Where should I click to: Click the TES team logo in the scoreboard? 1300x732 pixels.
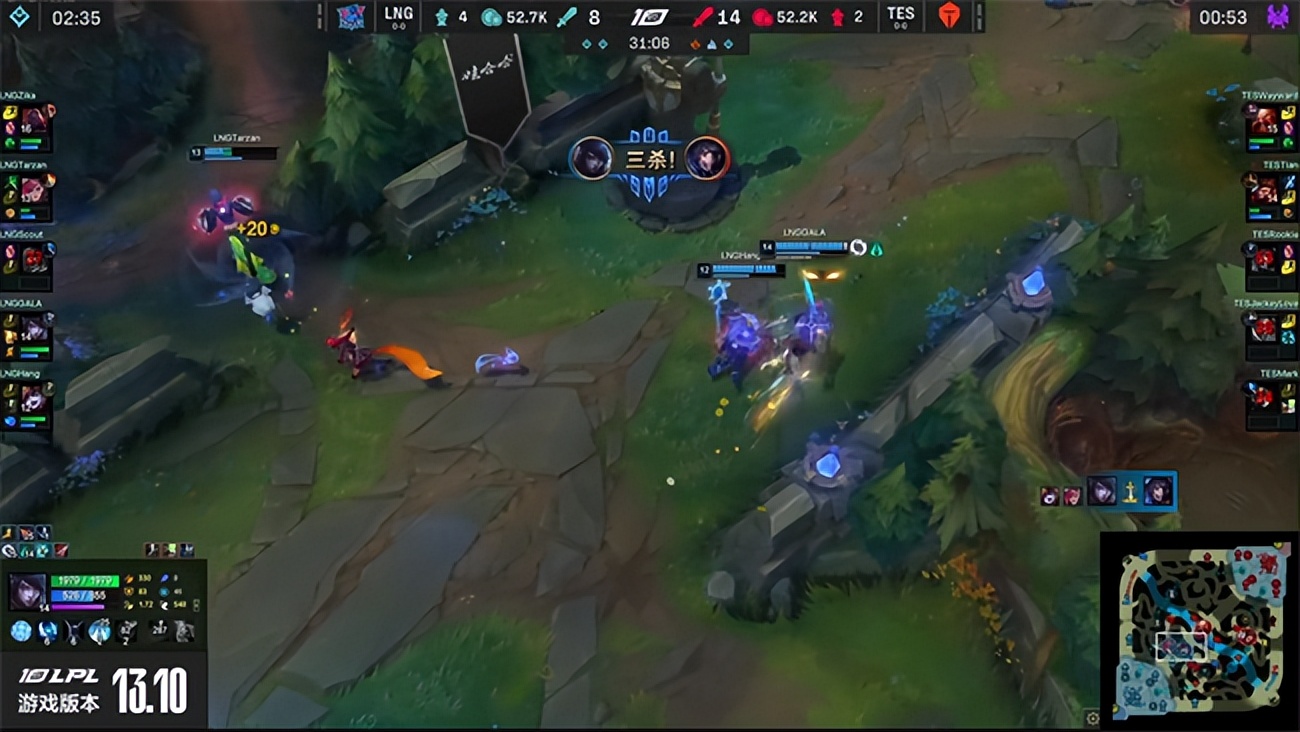point(947,15)
